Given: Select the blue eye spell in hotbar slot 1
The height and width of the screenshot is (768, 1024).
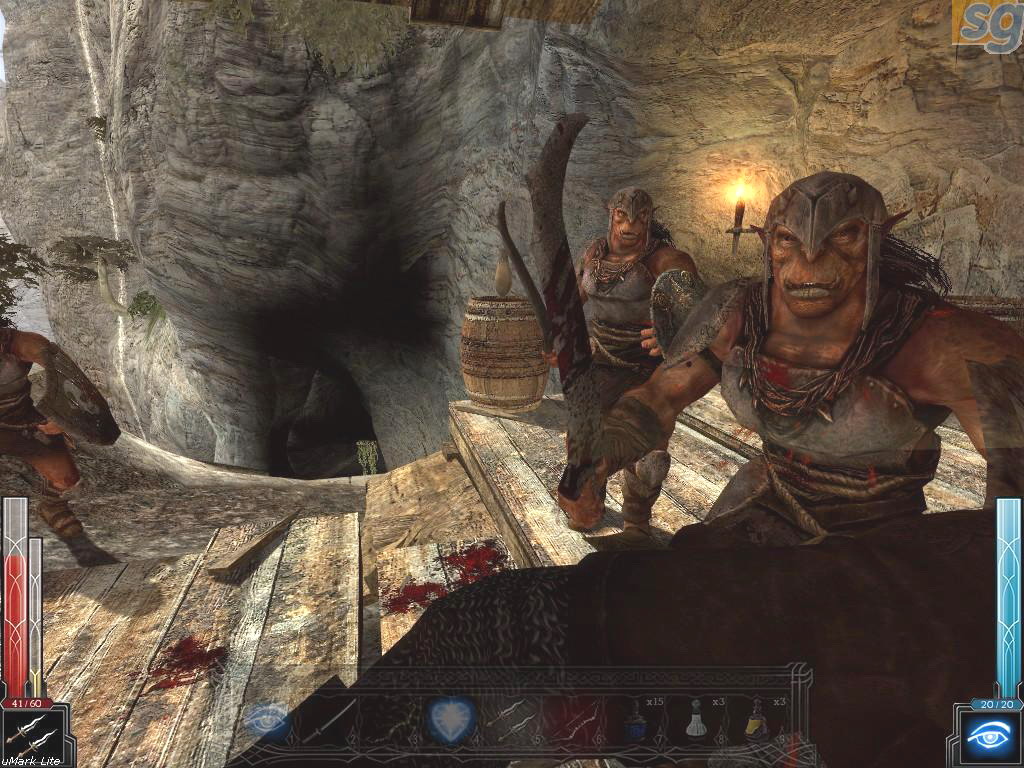Looking at the screenshot, I should point(267,719).
